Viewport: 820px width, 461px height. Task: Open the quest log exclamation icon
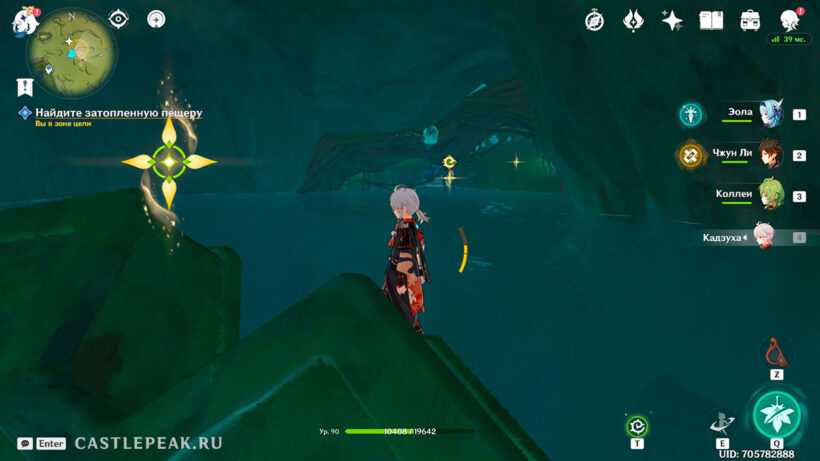coord(25,87)
